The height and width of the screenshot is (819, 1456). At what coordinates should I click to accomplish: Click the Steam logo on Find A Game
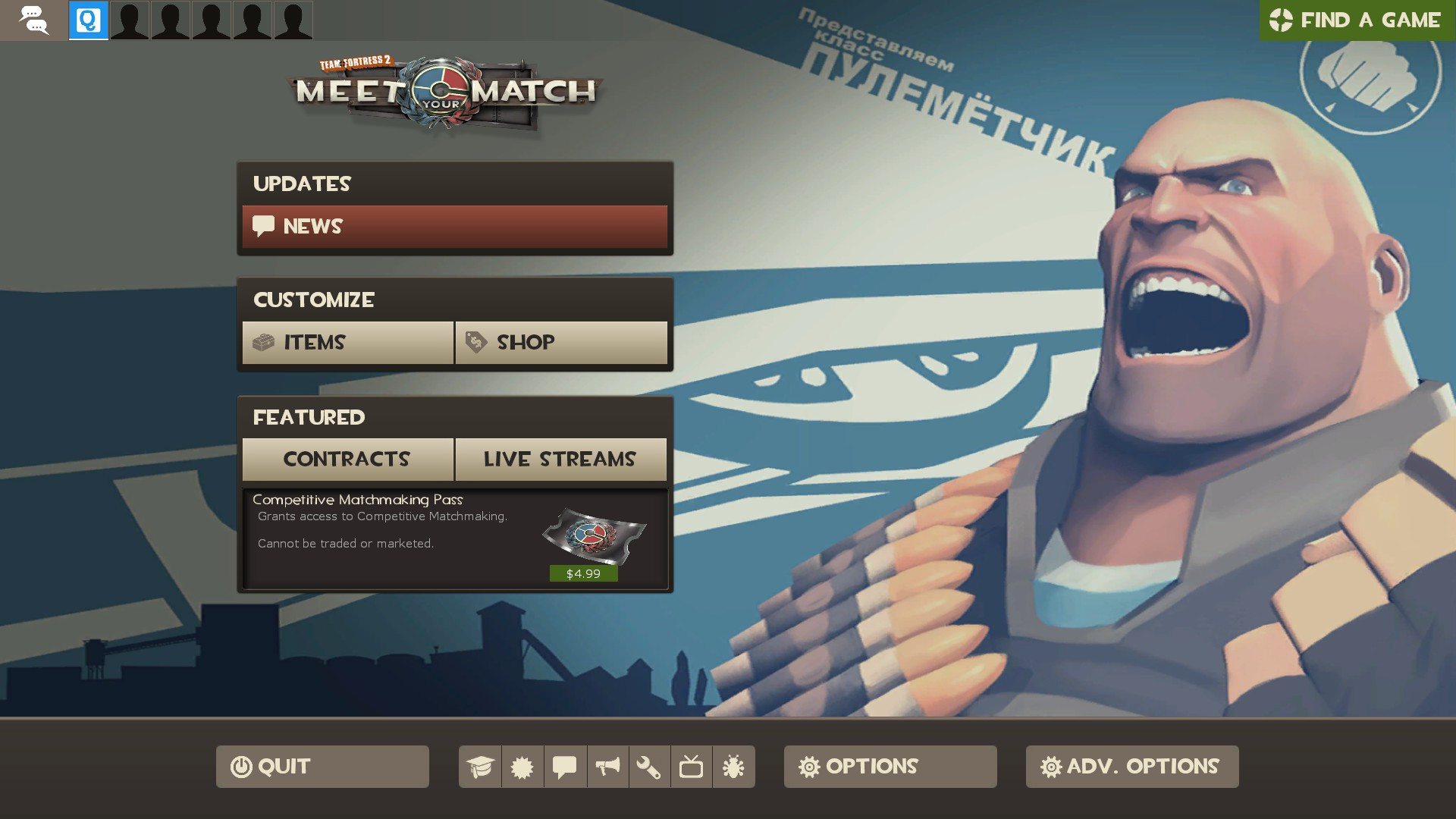click(x=1282, y=20)
